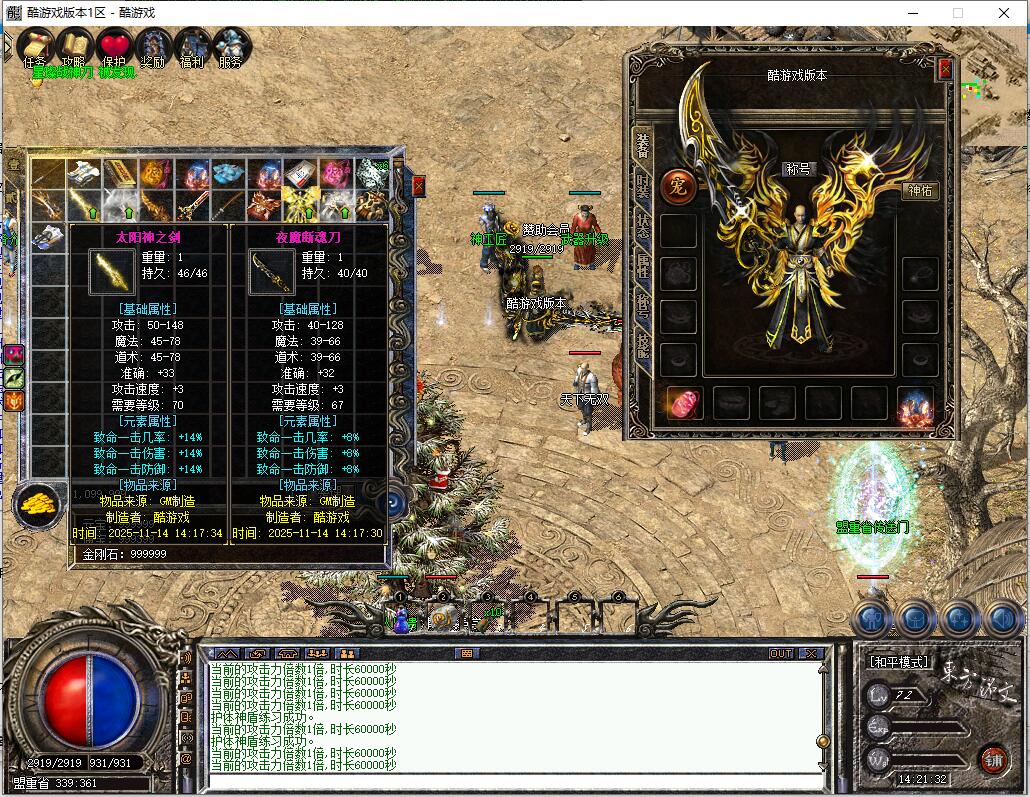The image size is (1030, 797).
Task: Open the 称号 title label on character
Action: pos(798,170)
